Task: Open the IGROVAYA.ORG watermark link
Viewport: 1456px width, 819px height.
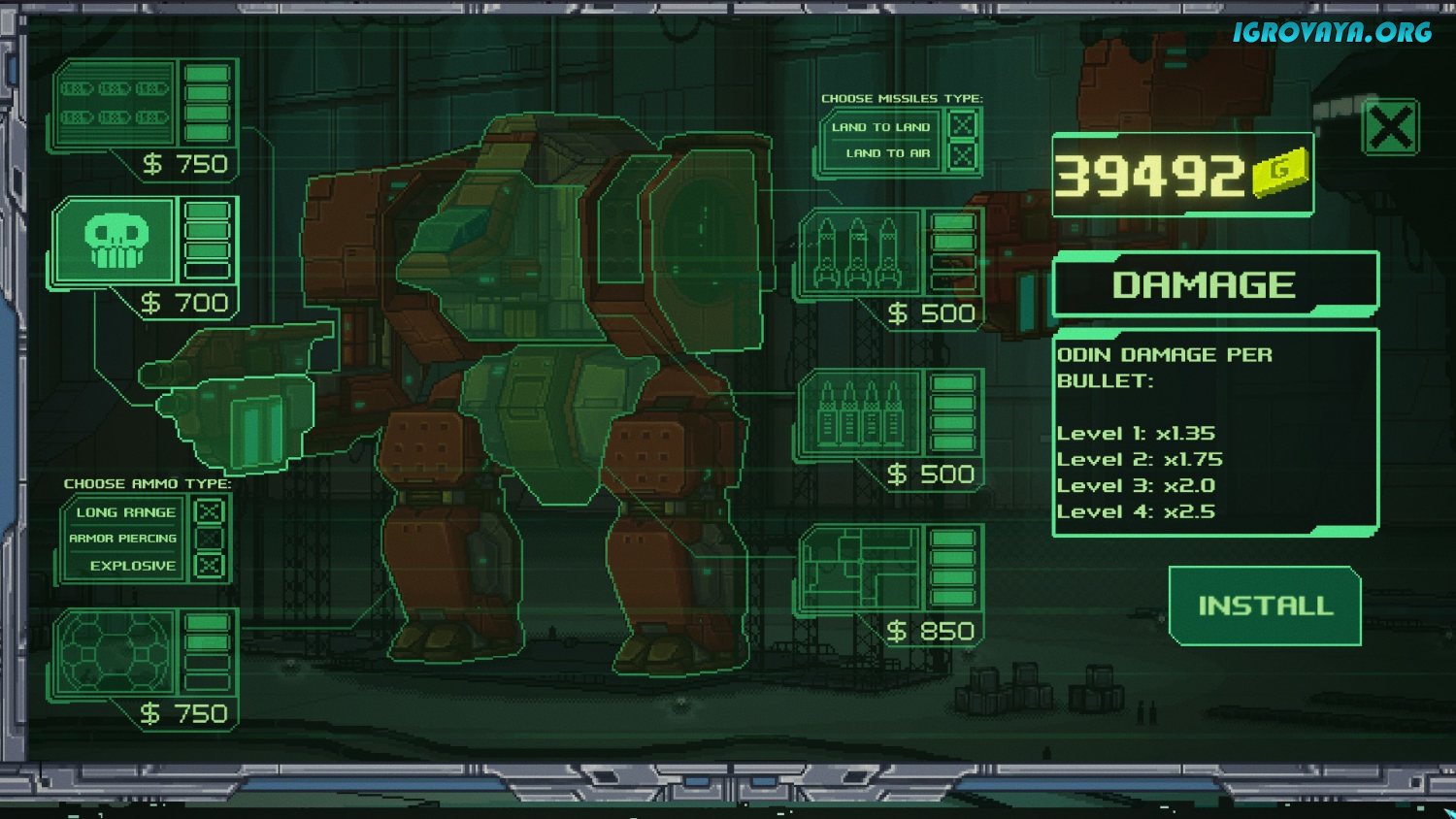Action: click(x=1332, y=32)
